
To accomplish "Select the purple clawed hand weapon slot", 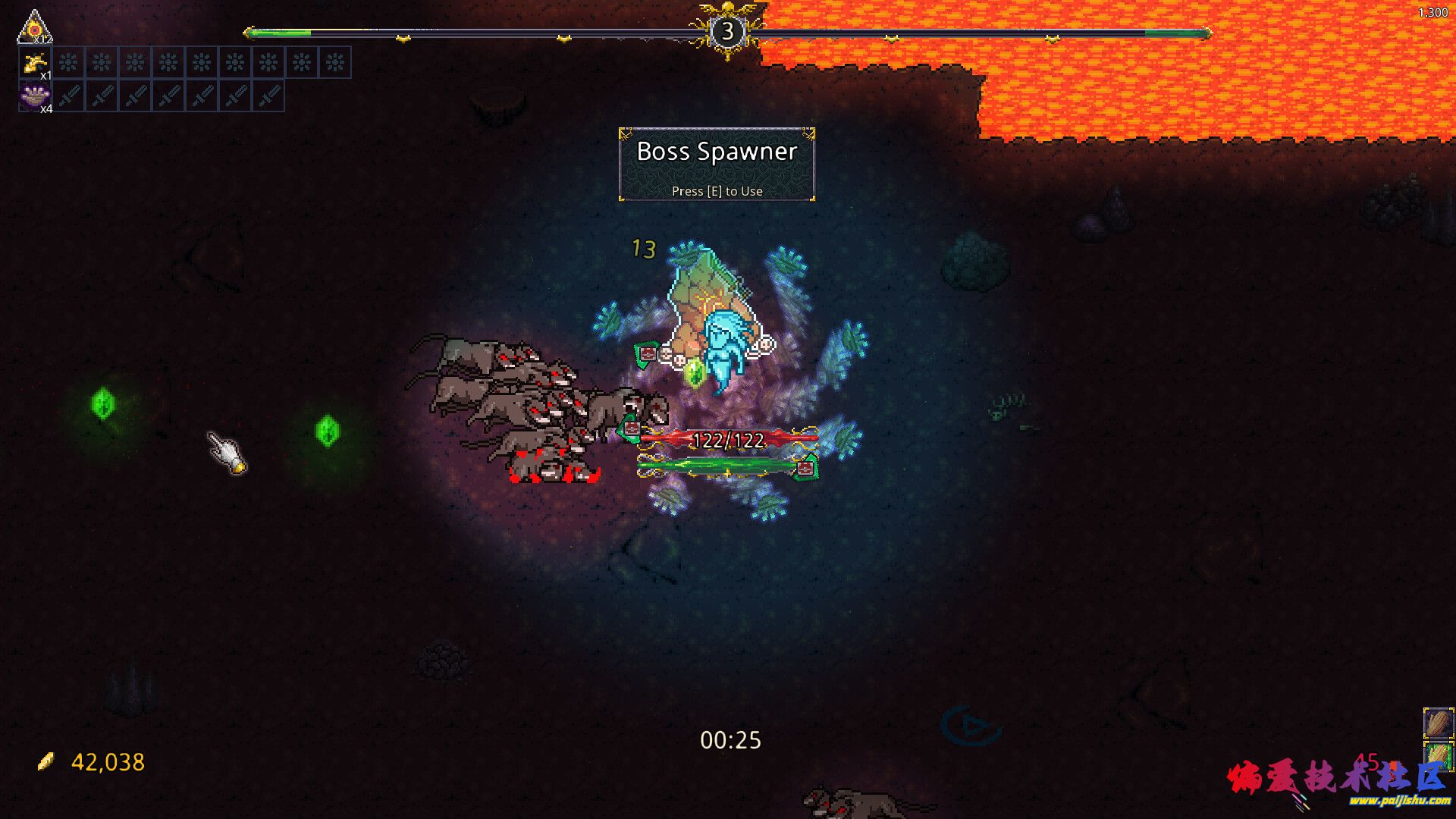I will (x=34, y=96).
